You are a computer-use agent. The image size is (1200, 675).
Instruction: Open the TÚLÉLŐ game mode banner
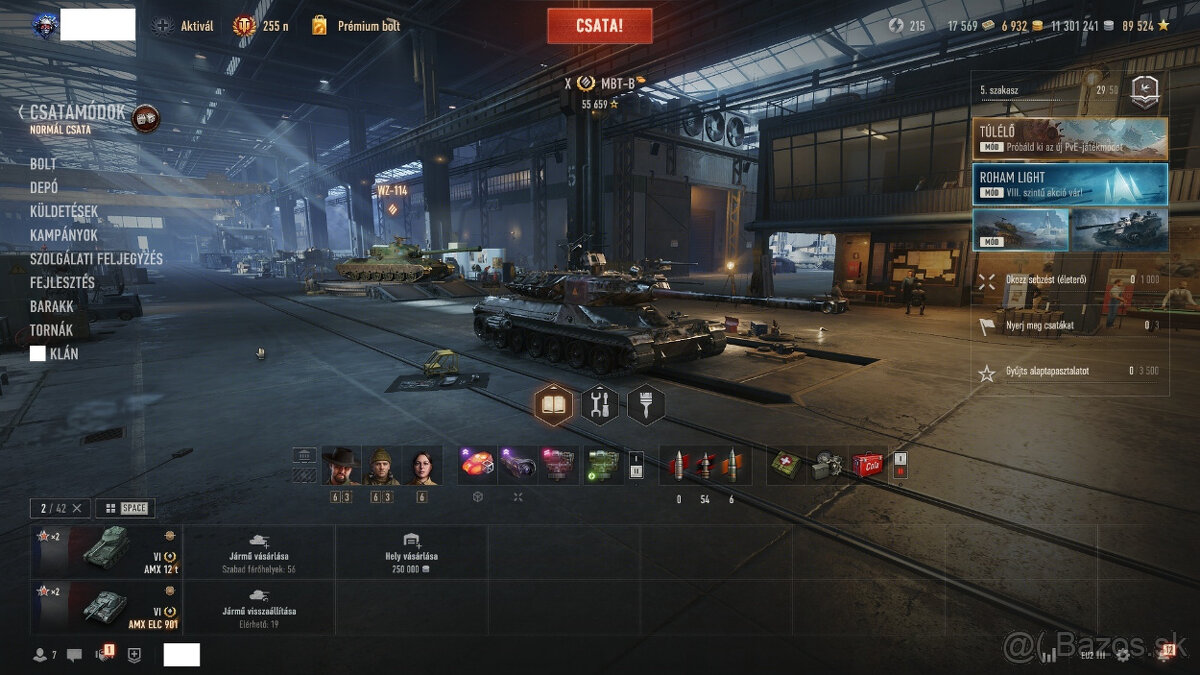[x=1069, y=138]
